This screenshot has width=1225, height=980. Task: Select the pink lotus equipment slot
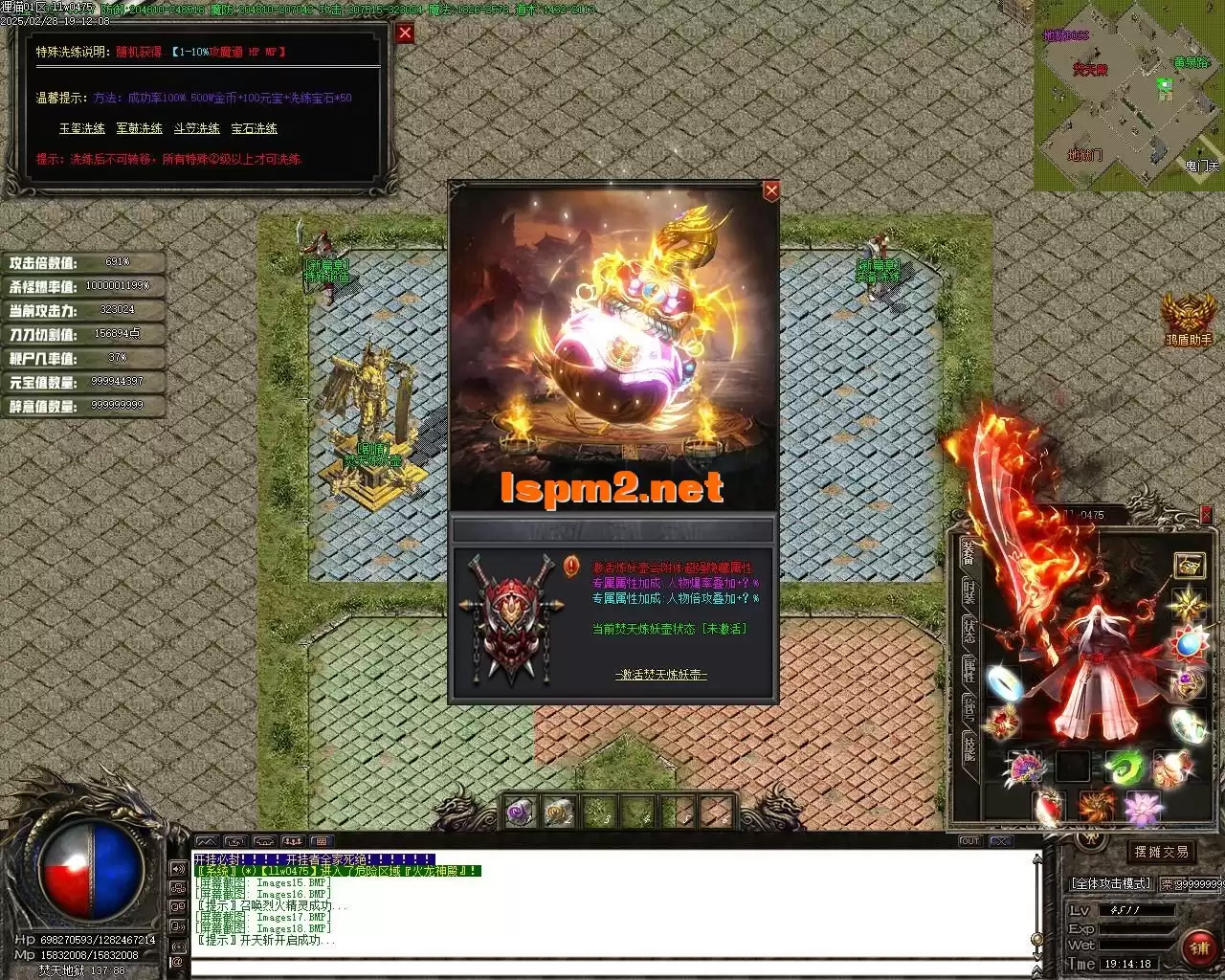(x=1142, y=809)
